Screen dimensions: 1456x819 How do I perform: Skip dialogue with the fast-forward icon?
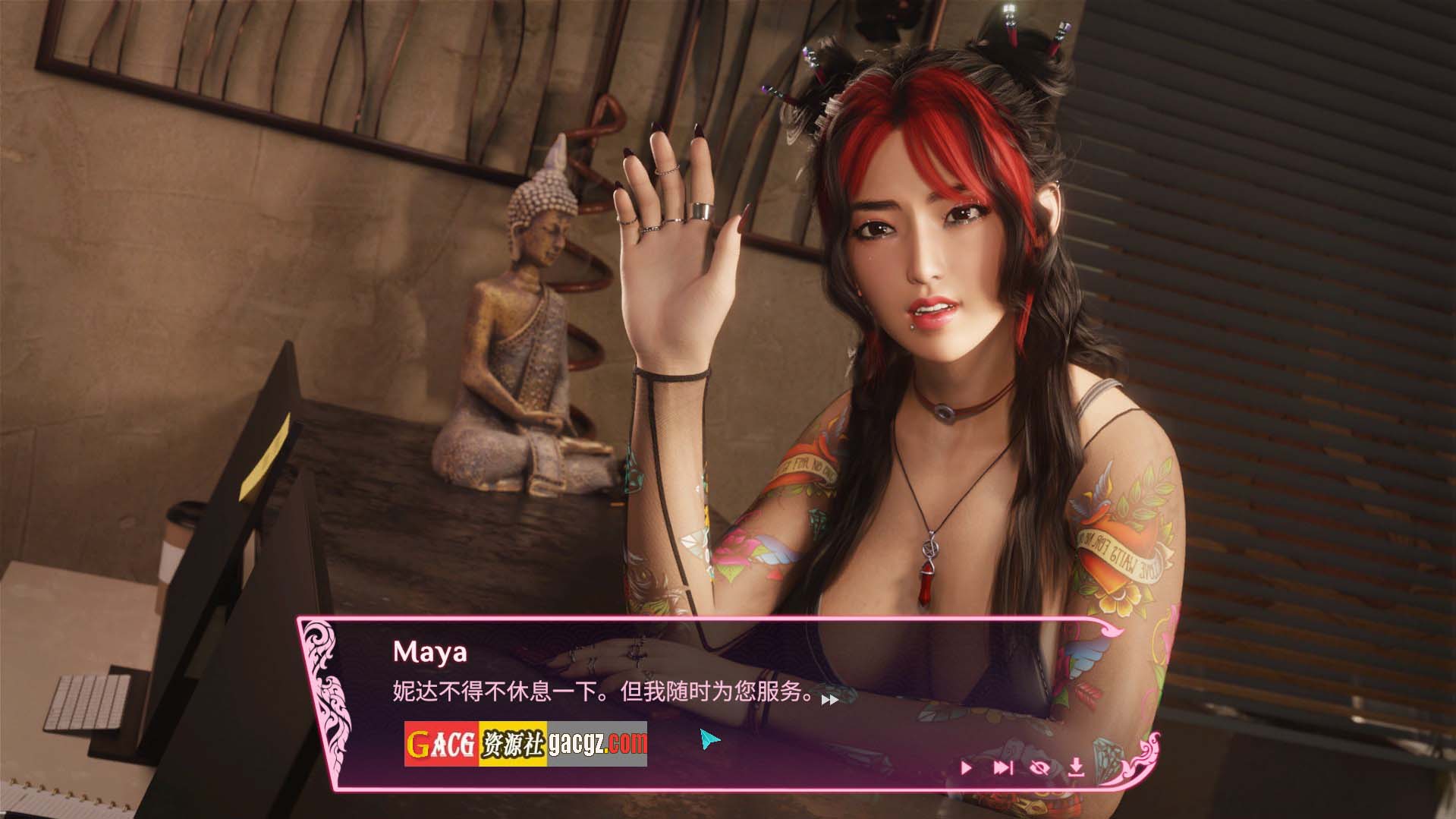[x=1002, y=768]
